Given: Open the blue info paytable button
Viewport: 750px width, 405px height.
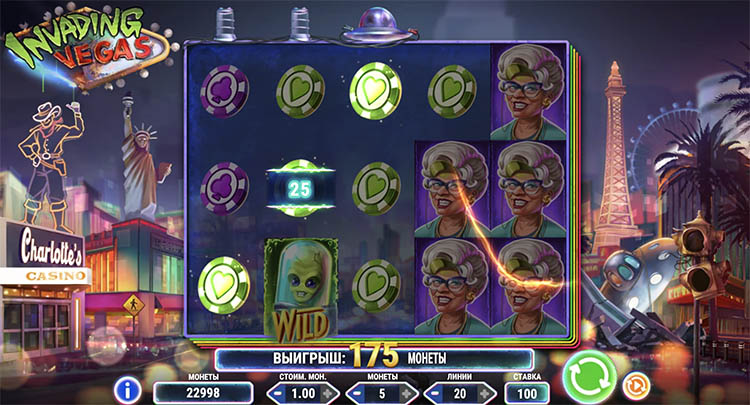Looking at the screenshot, I should pyautogui.click(x=126, y=388).
